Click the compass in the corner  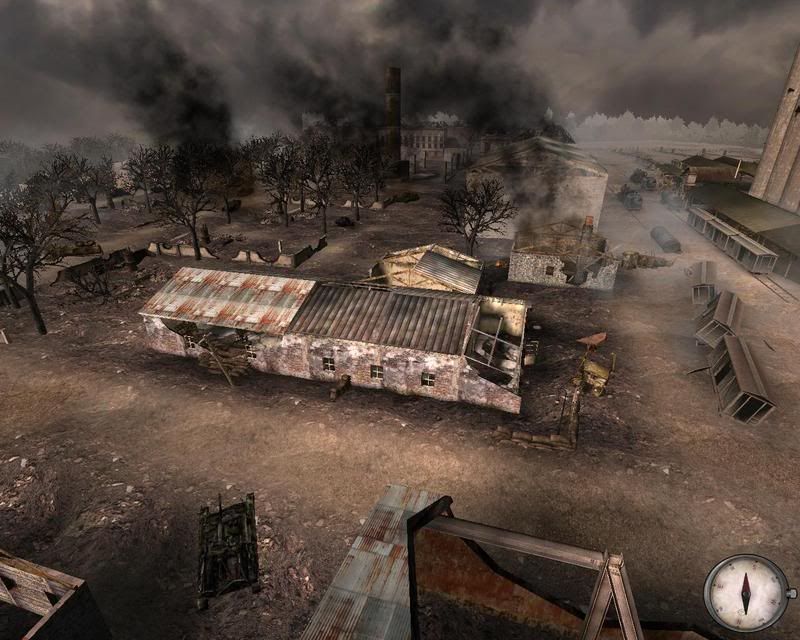click(745, 593)
